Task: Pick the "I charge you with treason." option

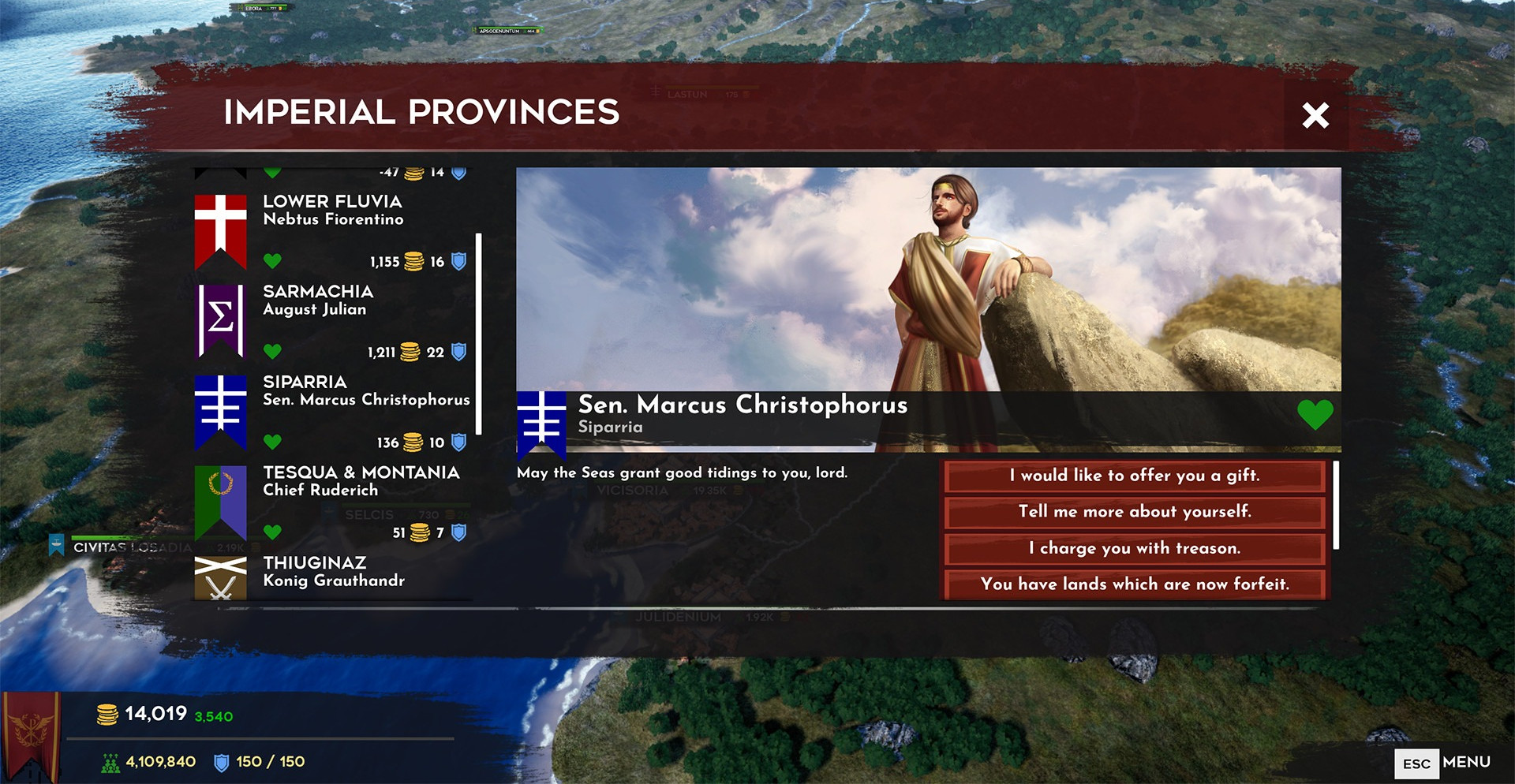Action: click(1134, 548)
